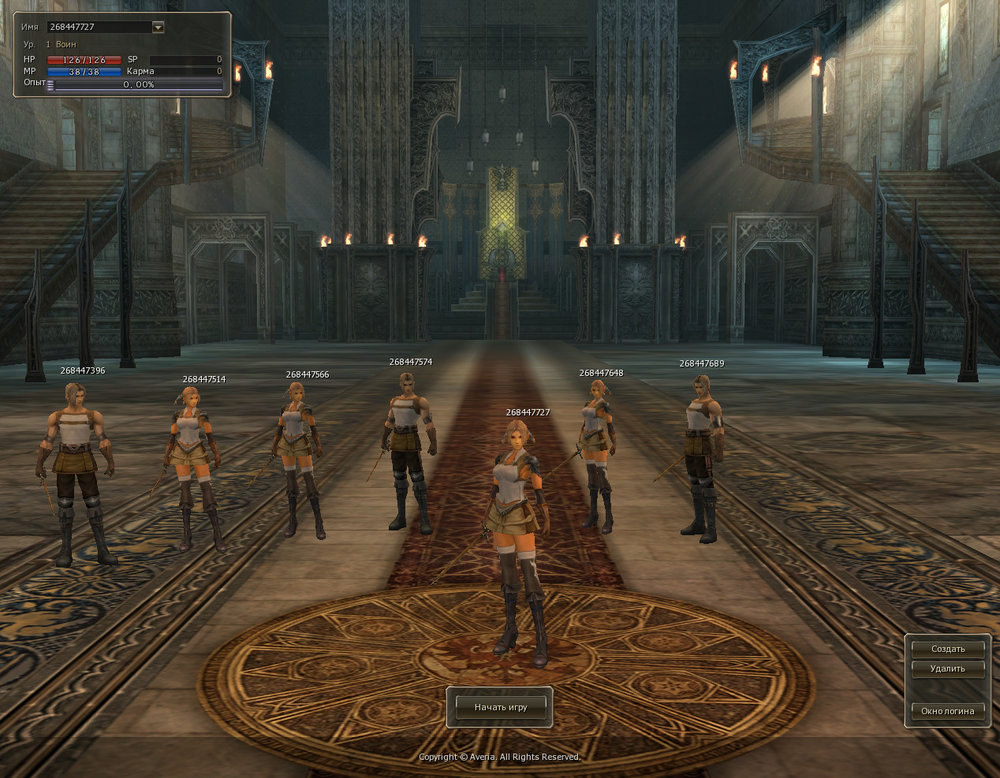Delete the character using Удалить
The image size is (1000, 778).
point(947,669)
